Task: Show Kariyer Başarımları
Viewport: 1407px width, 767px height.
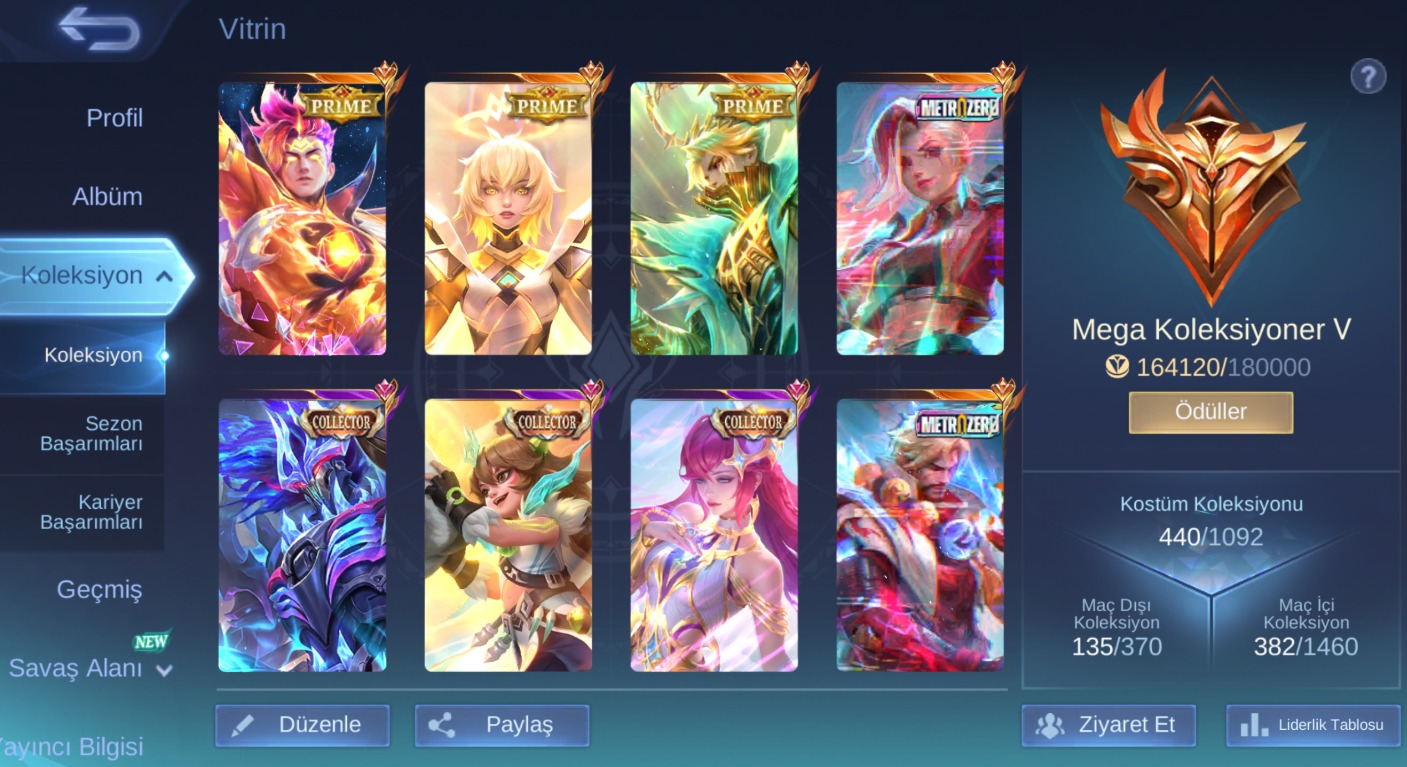Action: [x=91, y=512]
